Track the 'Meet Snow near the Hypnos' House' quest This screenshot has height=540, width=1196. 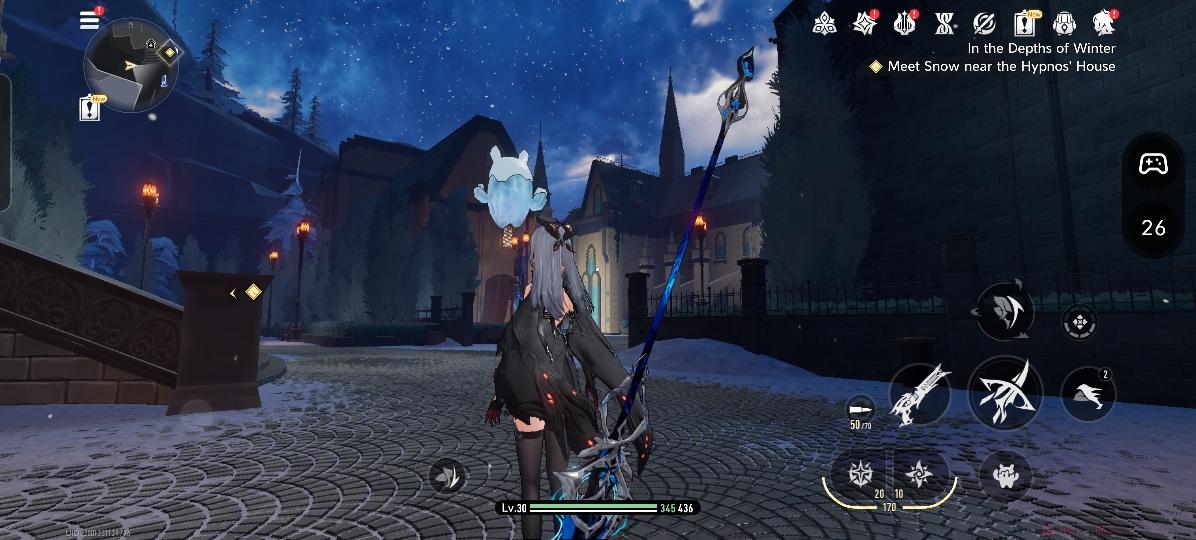point(992,67)
